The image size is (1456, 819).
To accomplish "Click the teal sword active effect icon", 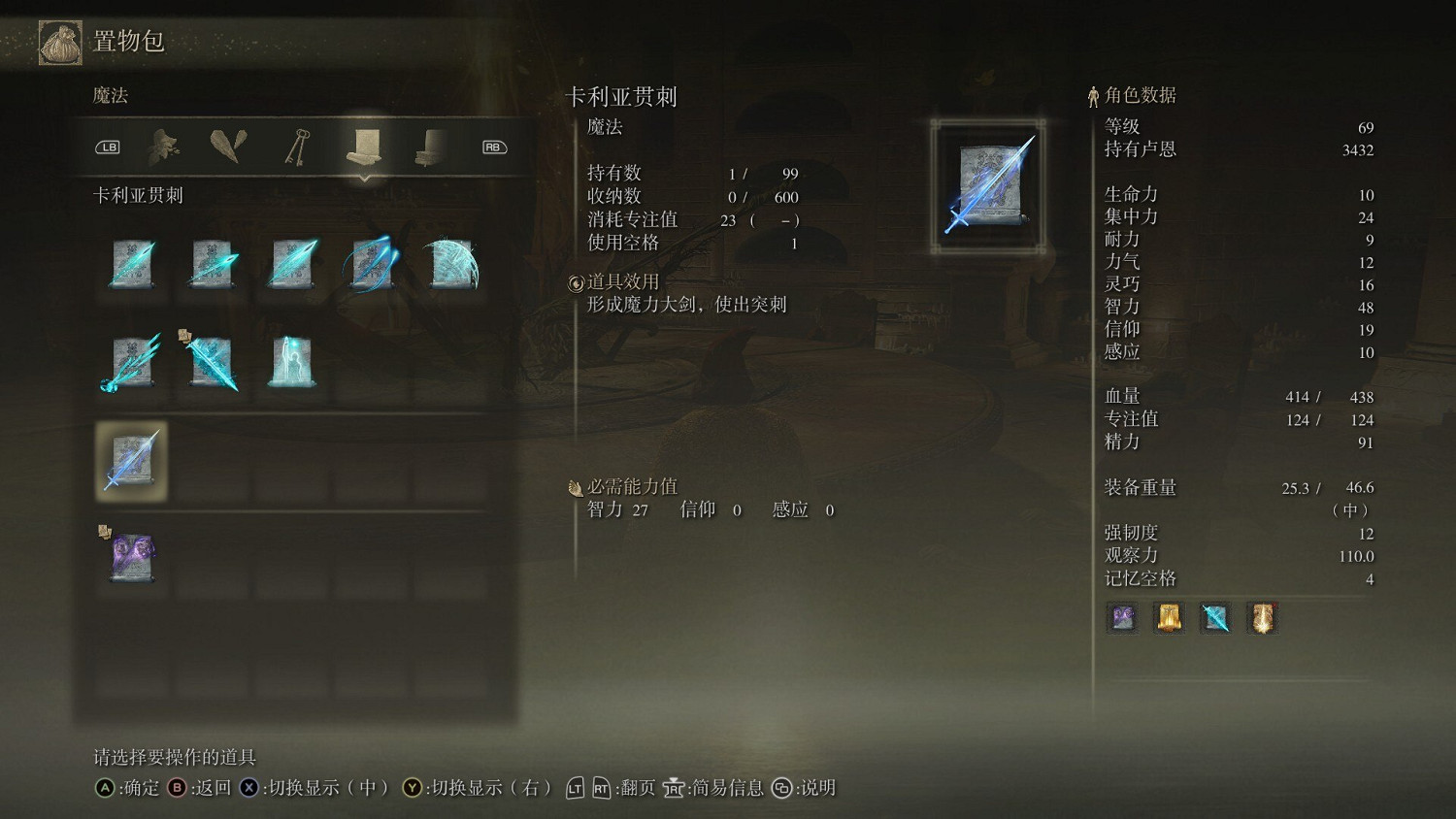I will pos(1214,618).
